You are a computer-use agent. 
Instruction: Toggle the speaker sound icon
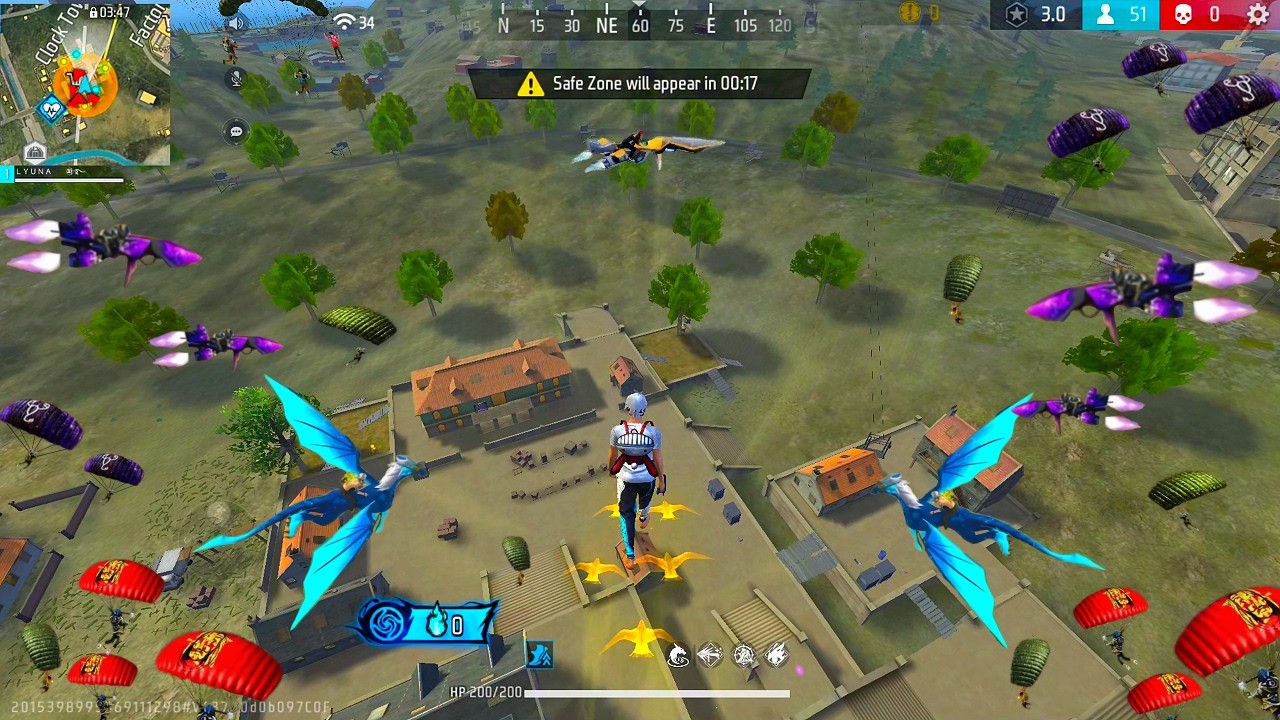tap(236, 23)
